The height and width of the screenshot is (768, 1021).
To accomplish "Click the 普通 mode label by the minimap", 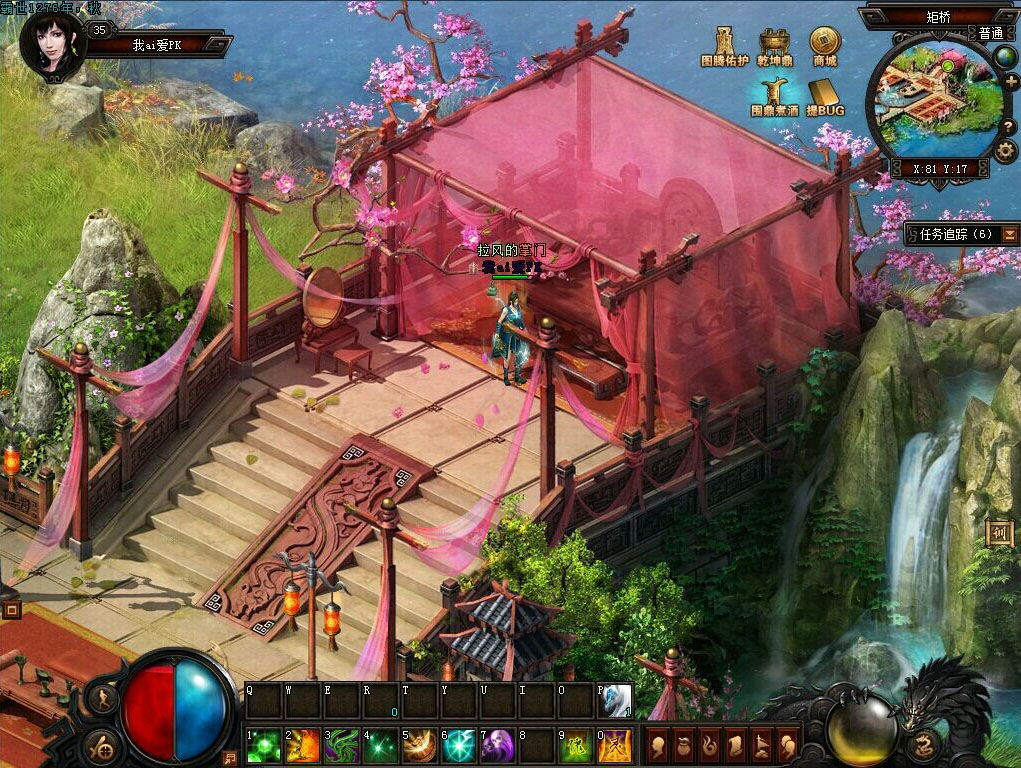I will [x=990, y=33].
